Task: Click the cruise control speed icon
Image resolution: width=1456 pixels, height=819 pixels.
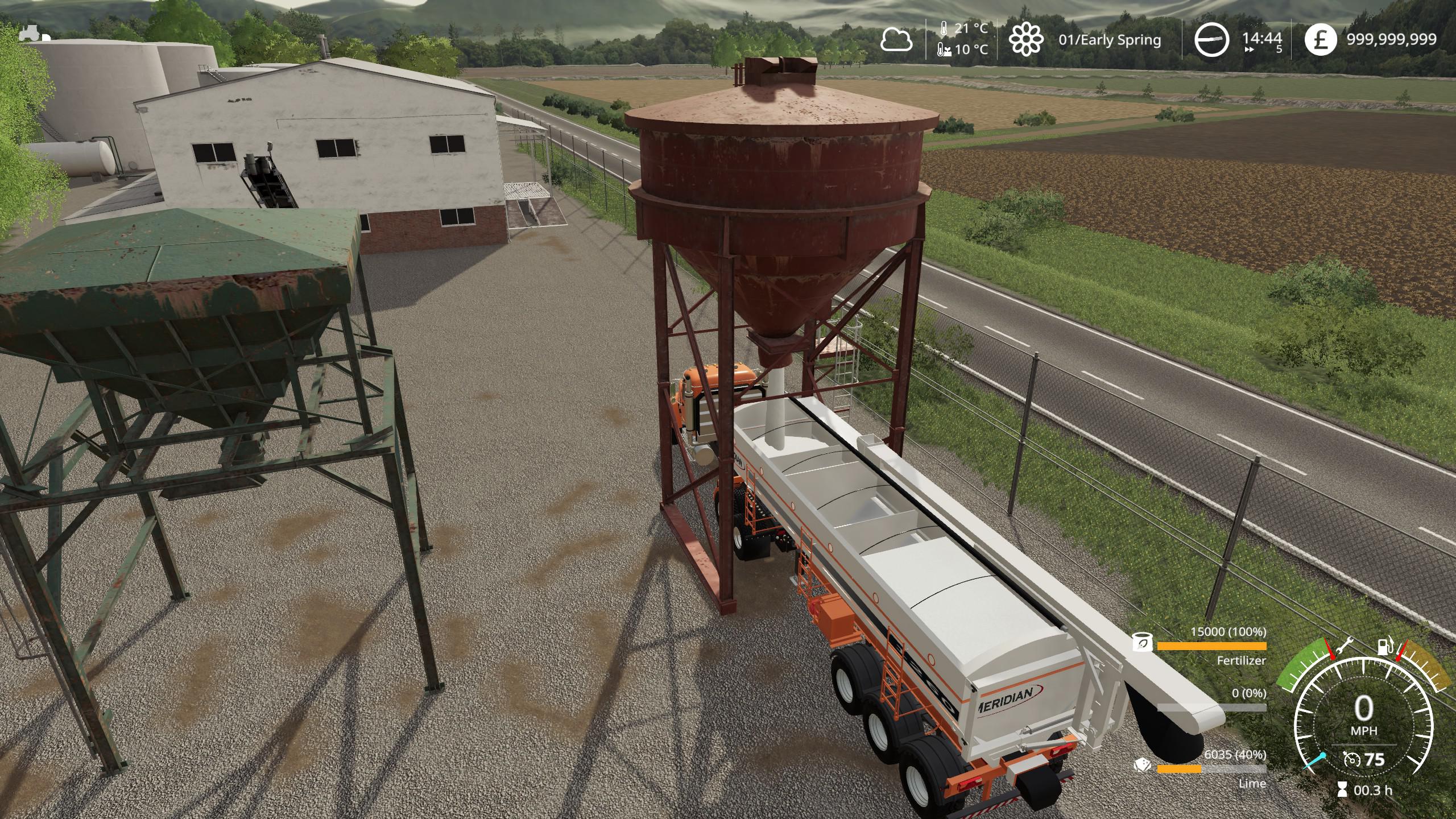Action: coord(1353,759)
